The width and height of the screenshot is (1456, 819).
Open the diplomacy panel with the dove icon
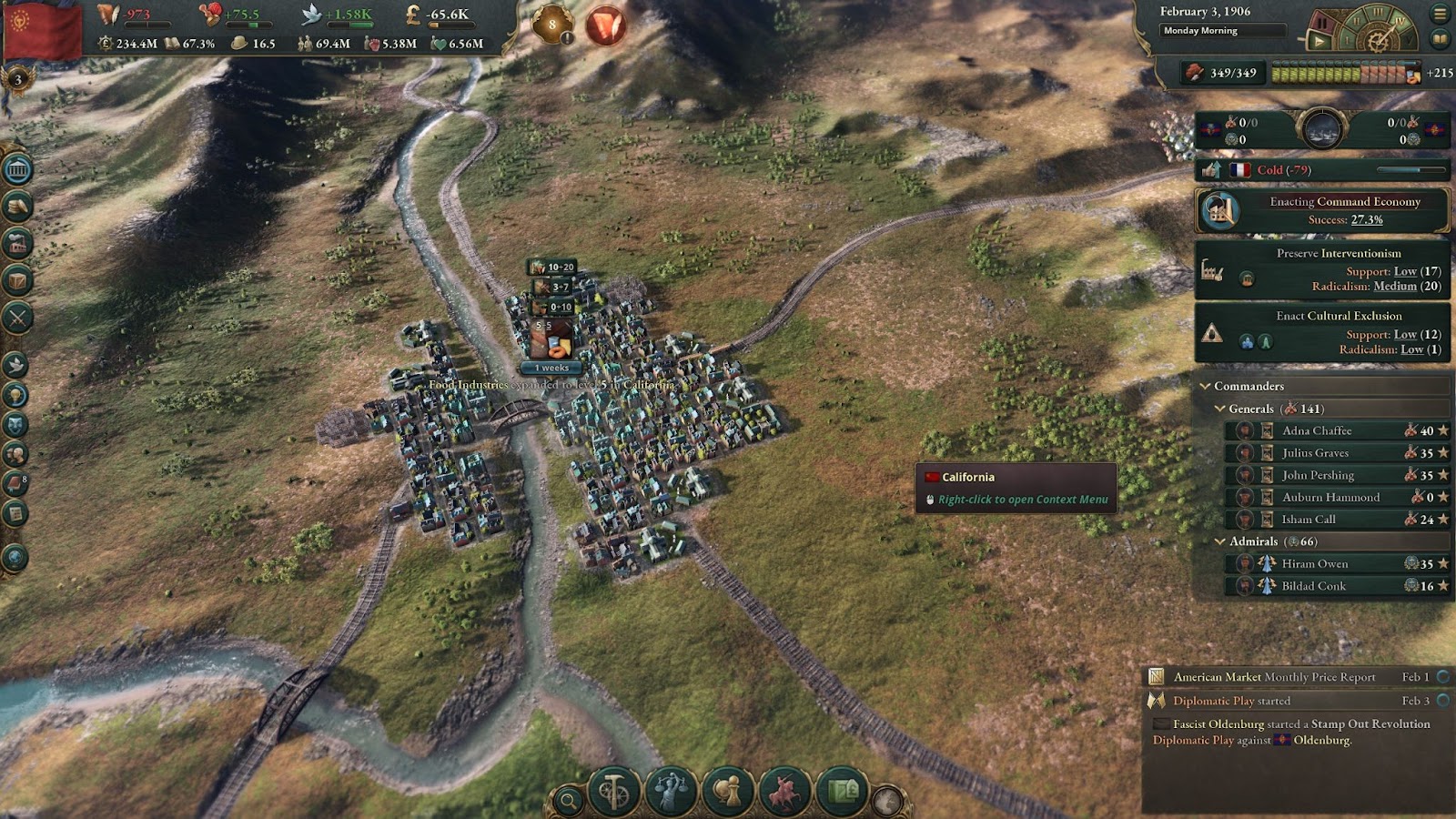coord(15,365)
